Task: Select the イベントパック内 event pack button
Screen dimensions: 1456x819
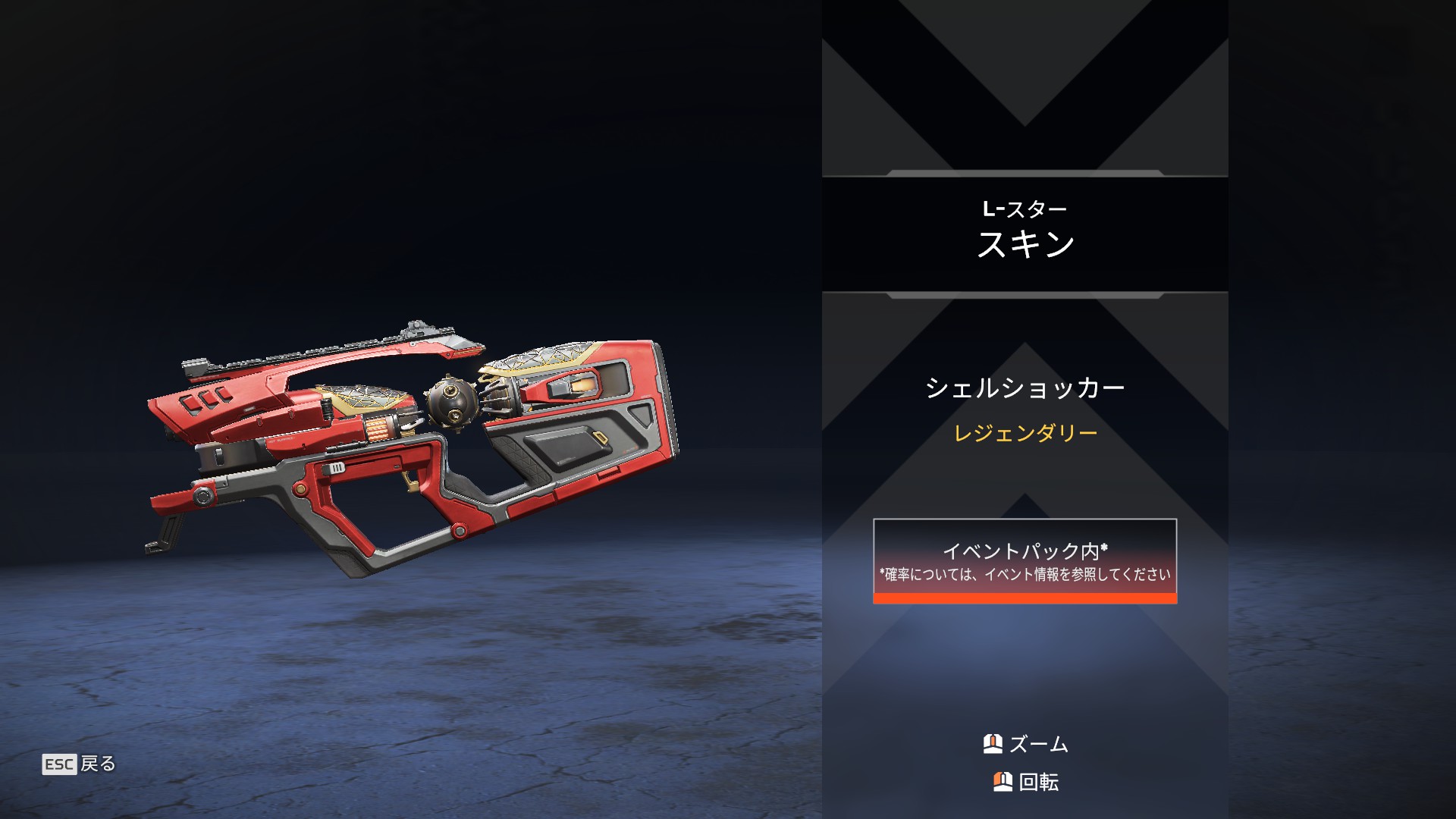Action: (x=1025, y=561)
